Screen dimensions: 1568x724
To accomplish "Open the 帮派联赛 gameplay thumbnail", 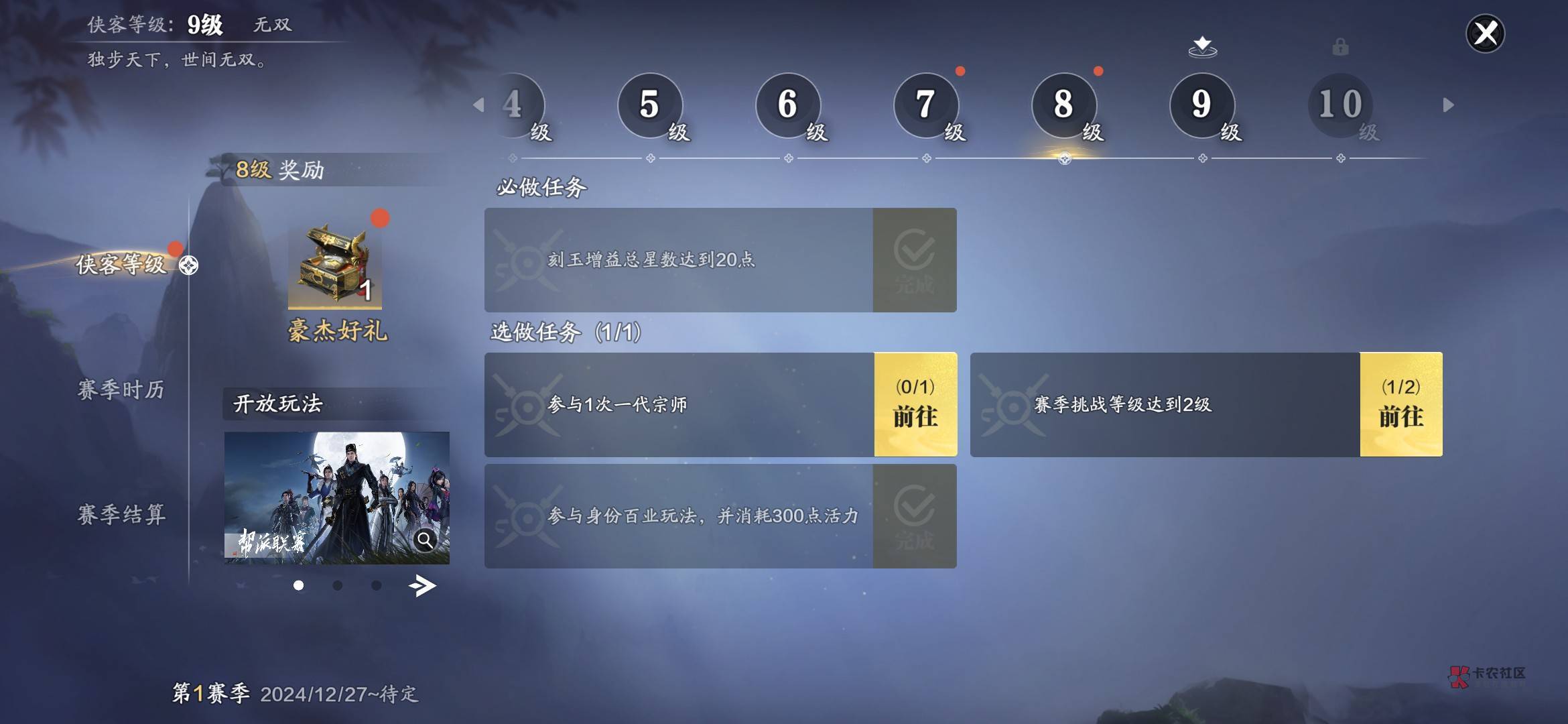I will [336, 497].
